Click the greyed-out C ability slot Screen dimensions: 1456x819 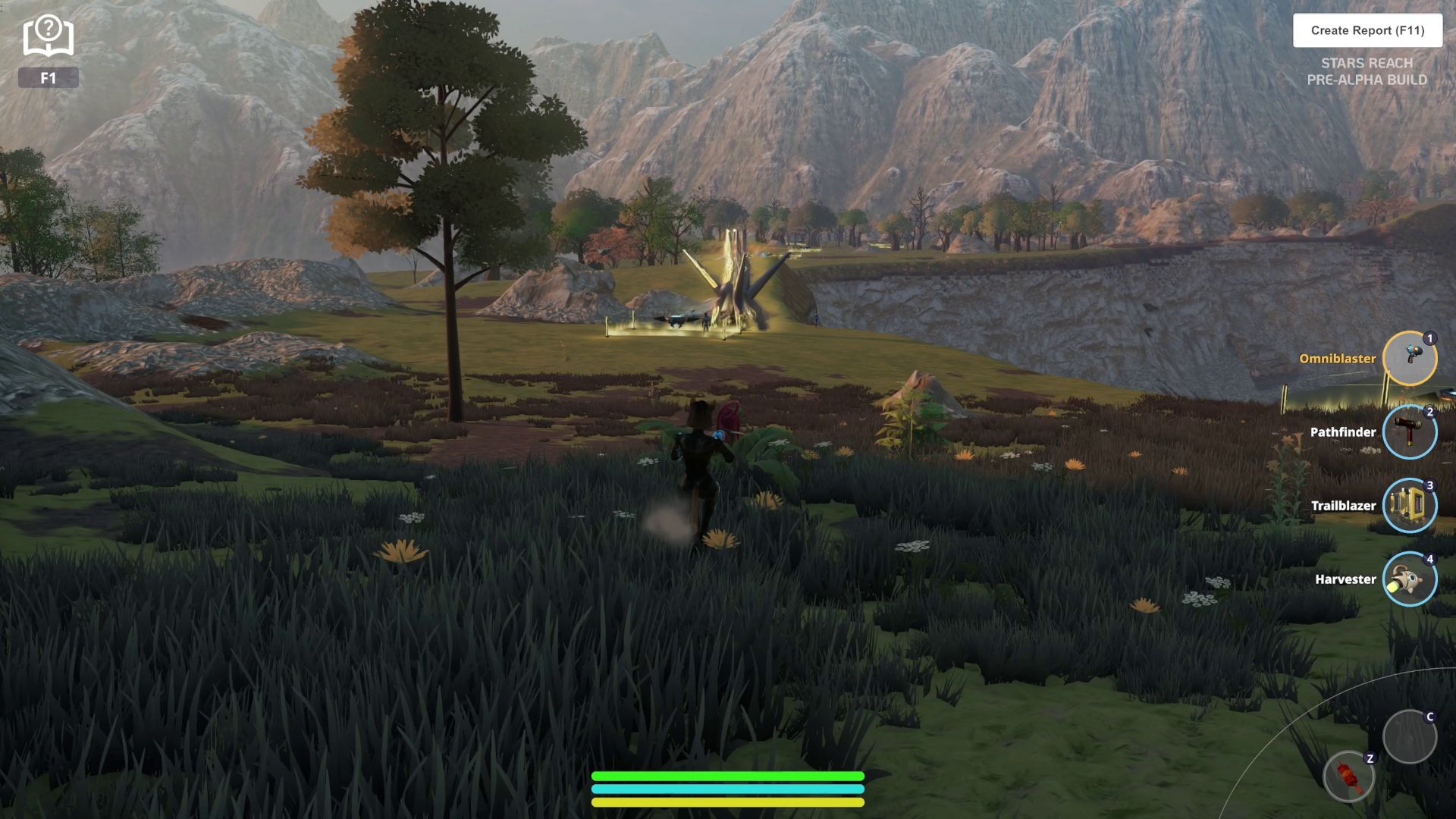(1409, 736)
